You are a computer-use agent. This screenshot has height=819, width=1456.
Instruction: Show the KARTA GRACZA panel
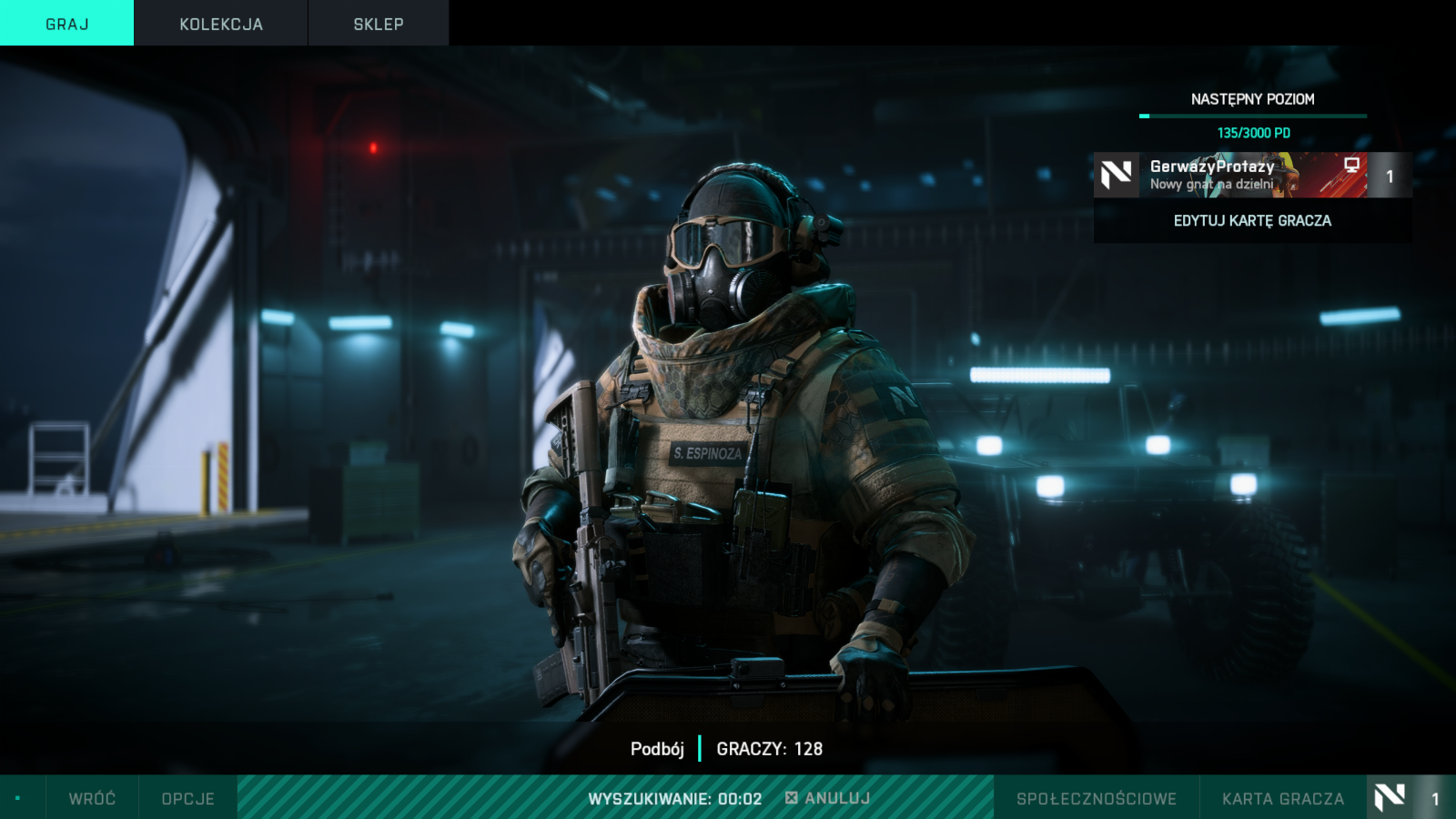(x=1282, y=798)
